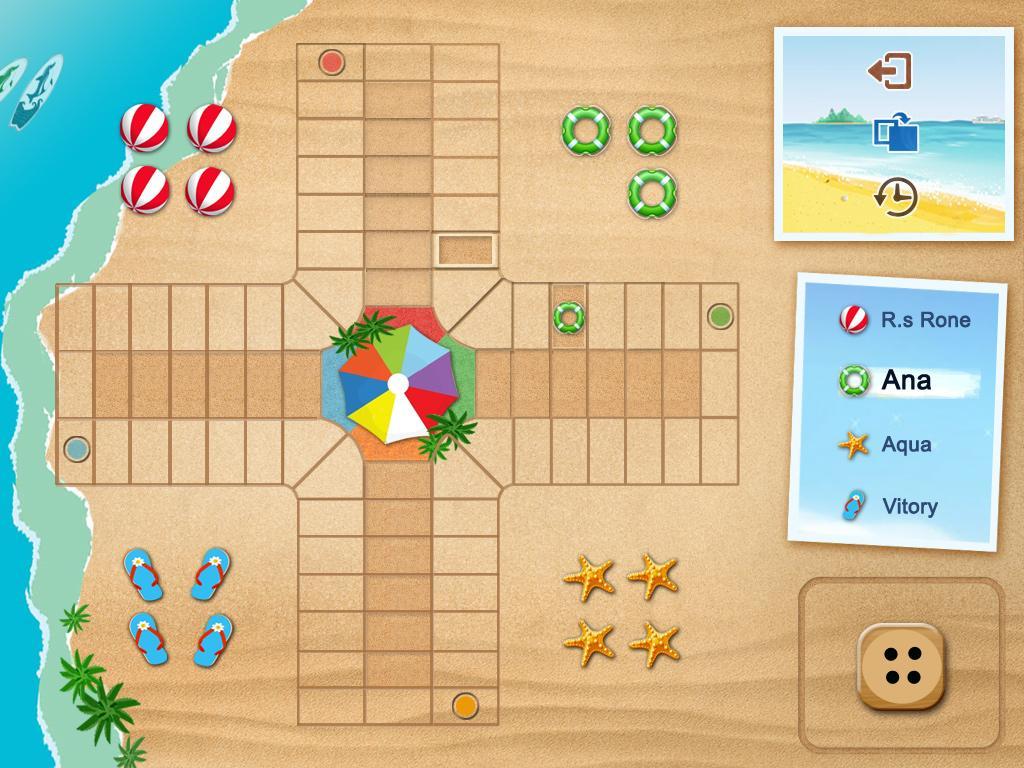The height and width of the screenshot is (768, 1024).
Task: Click the highlighted outlined board square
Action: click(x=466, y=250)
